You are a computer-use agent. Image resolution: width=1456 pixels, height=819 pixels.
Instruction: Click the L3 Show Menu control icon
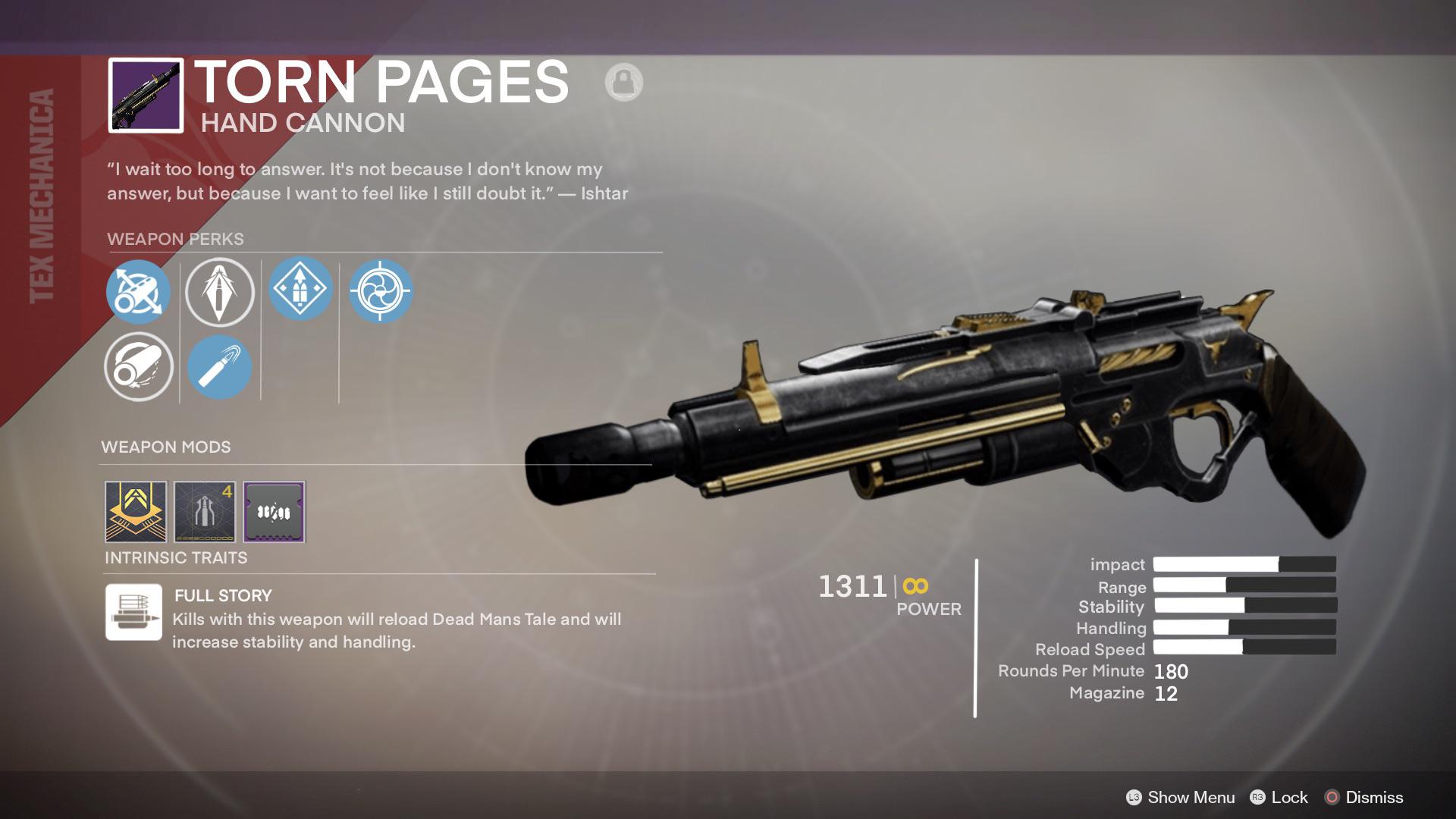click(x=1133, y=798)
